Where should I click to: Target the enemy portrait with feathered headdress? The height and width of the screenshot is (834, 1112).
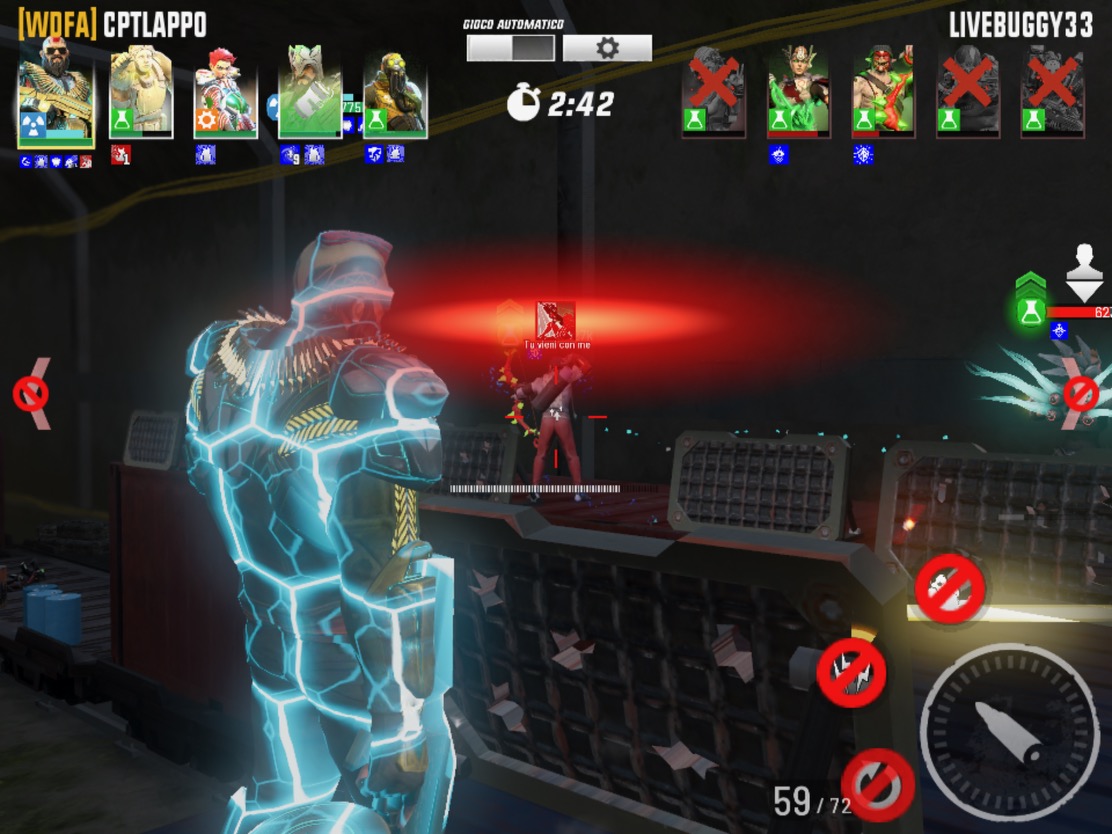pyautogui.click(x=798, y=91)
